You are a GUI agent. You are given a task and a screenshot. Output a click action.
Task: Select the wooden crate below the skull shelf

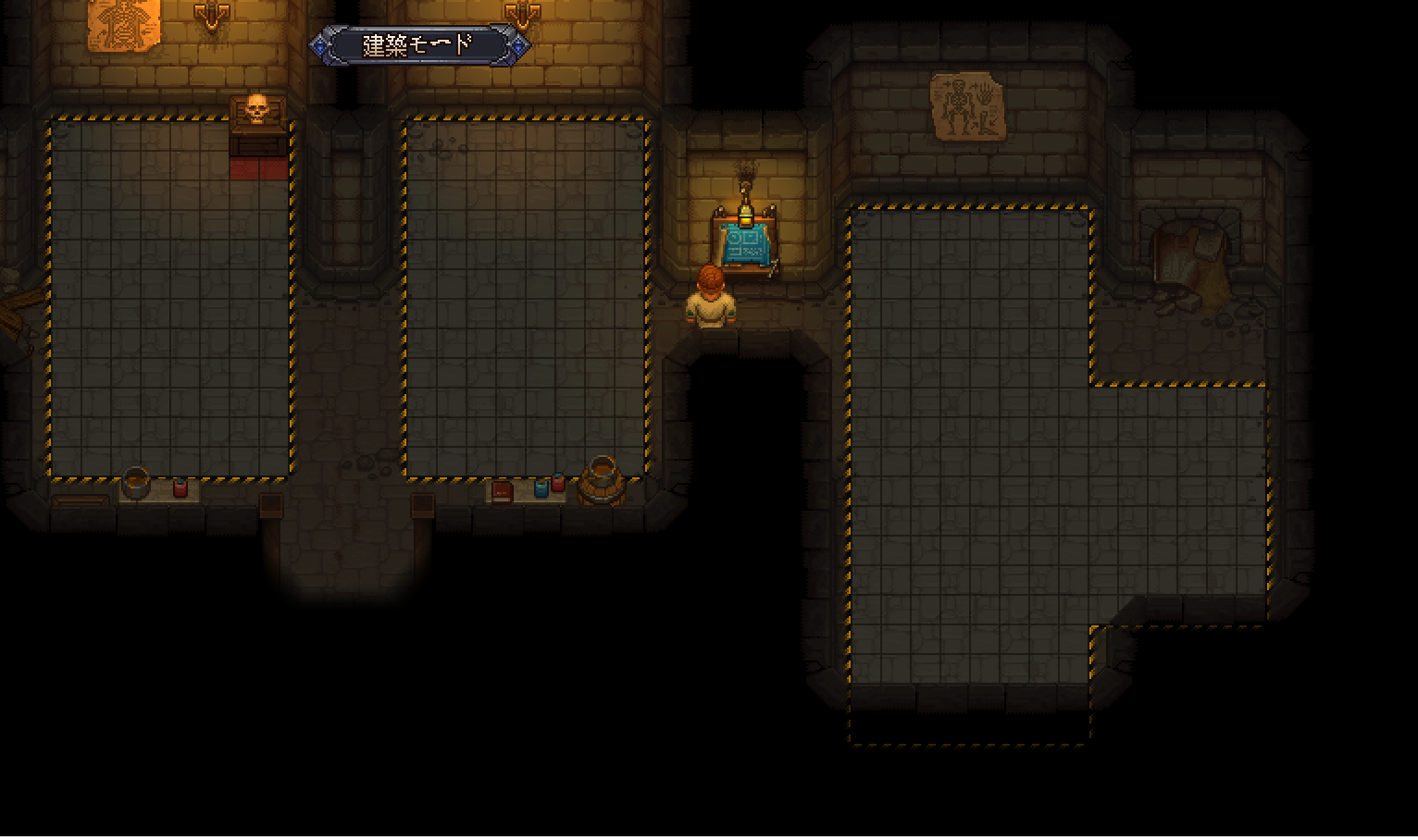pos(257,144)
